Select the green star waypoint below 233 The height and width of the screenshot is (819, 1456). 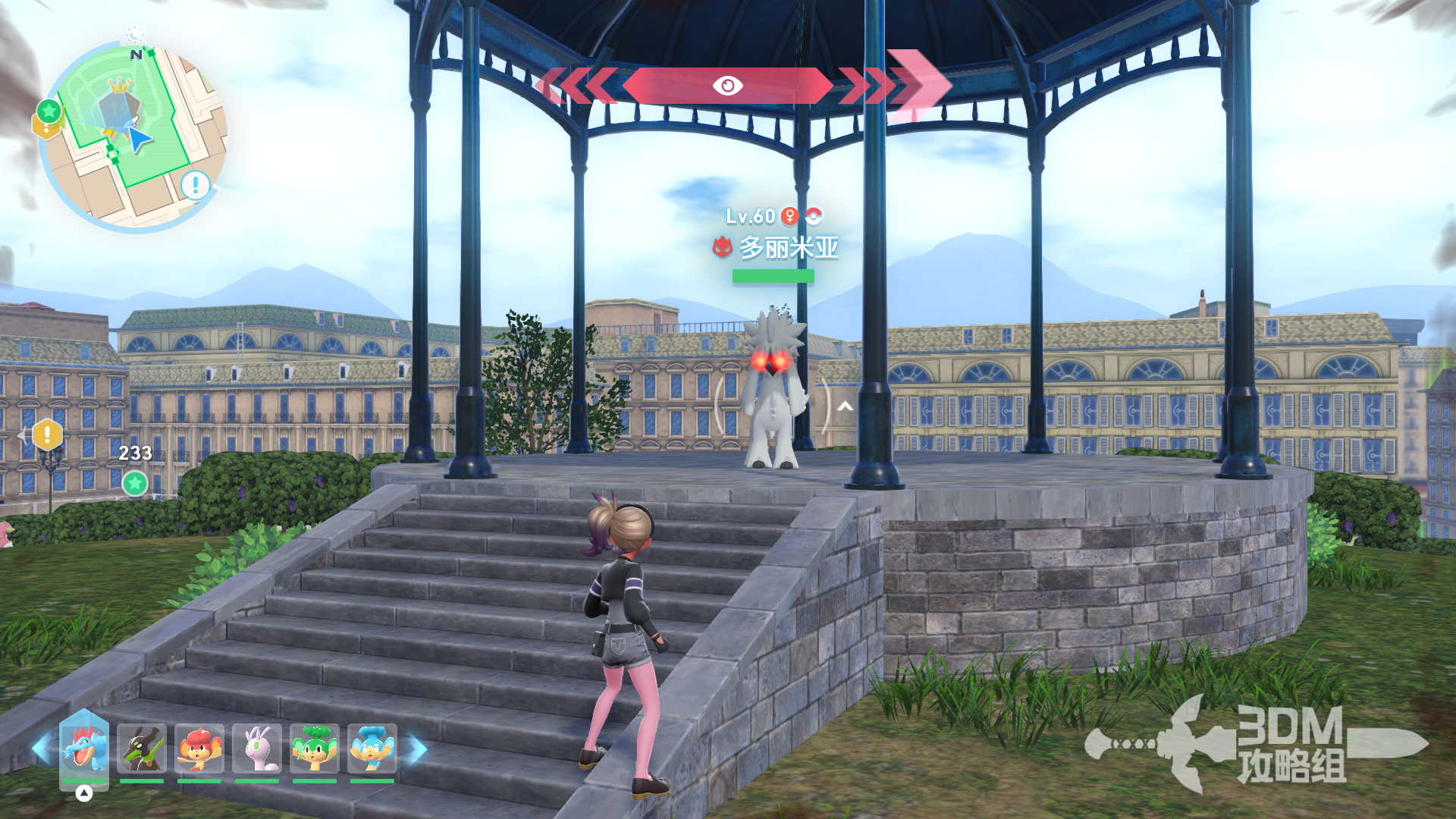tap(135, 483)
